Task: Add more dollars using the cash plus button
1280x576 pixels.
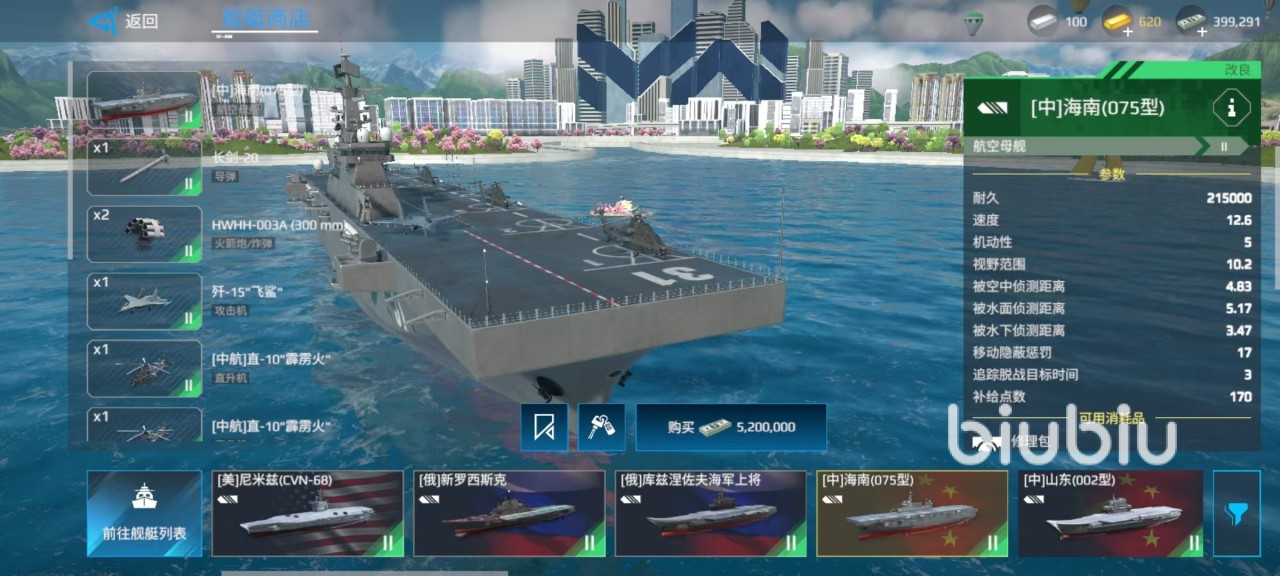Action: (1201, 32)
